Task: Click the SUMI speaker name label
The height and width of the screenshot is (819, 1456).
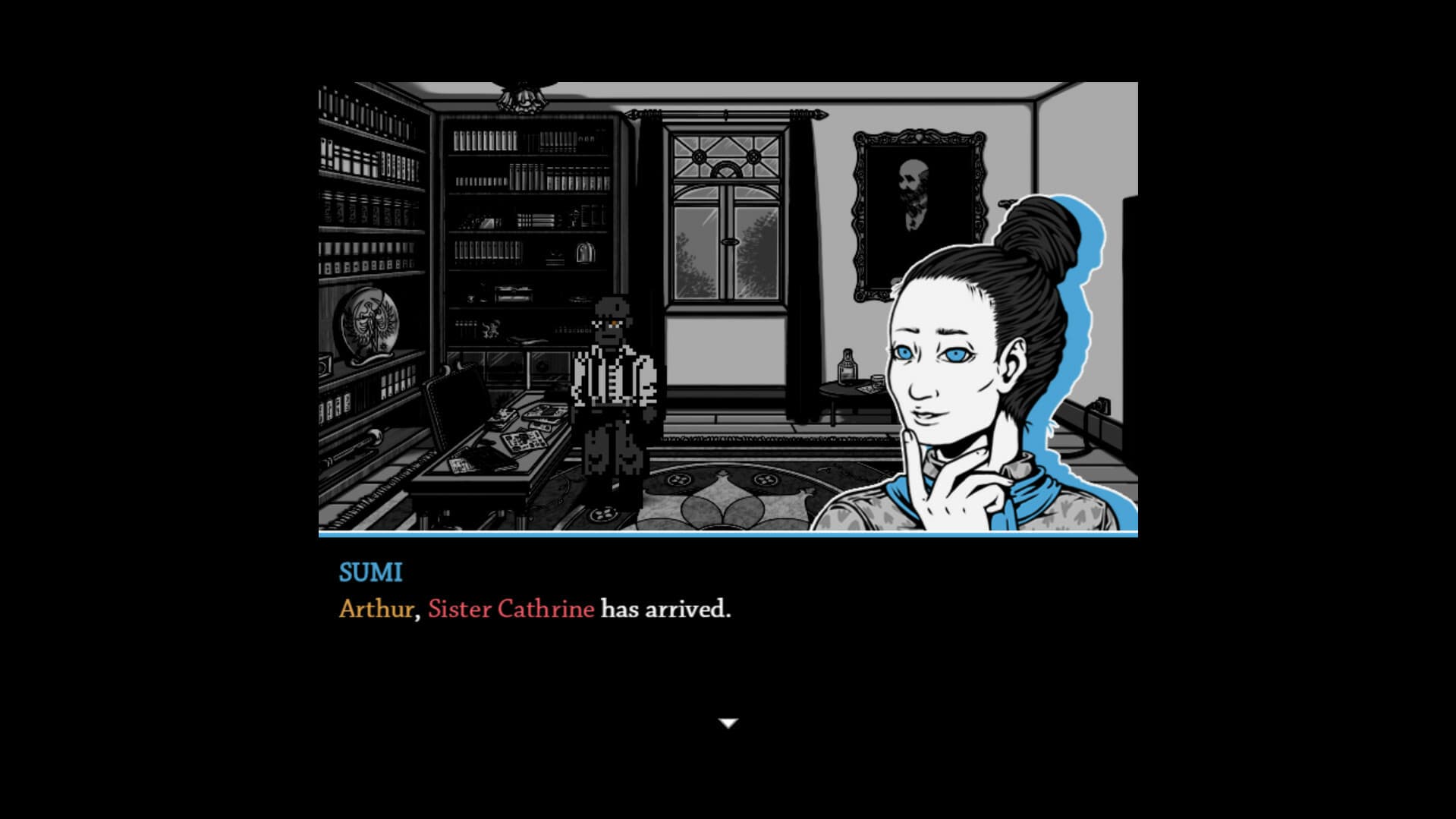Action: point(370,573)
